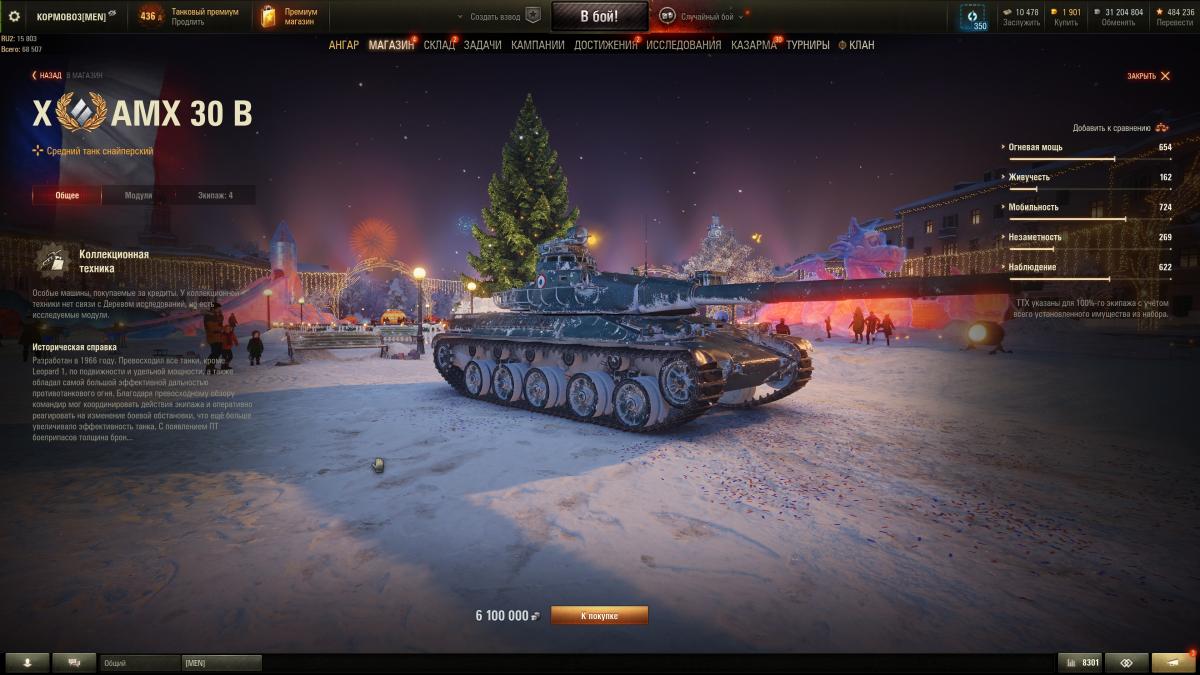Open the Турниры section
Image resolution: width=1200 pixels, height=675 pixels.
click(x=807, y=45)
